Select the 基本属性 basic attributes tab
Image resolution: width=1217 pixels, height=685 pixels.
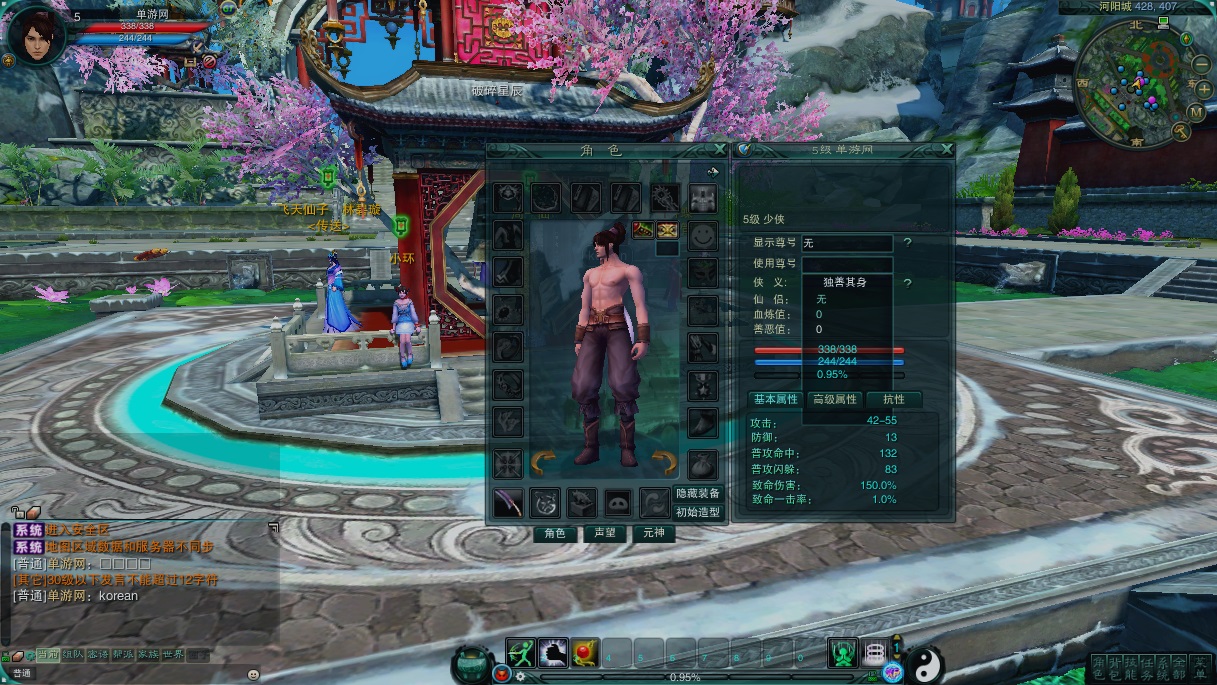point(776,399)
